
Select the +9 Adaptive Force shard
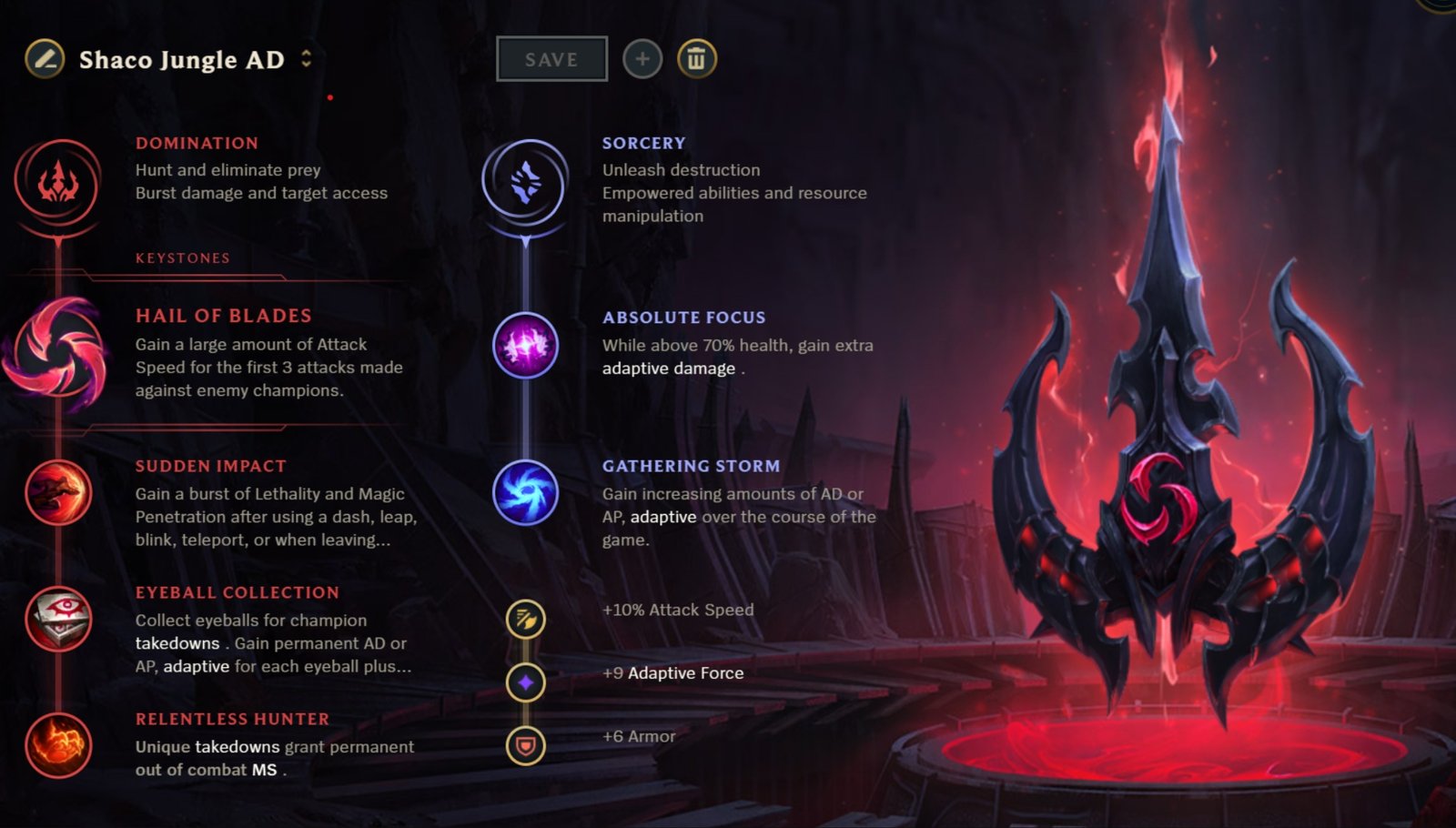tap(525, 681)
